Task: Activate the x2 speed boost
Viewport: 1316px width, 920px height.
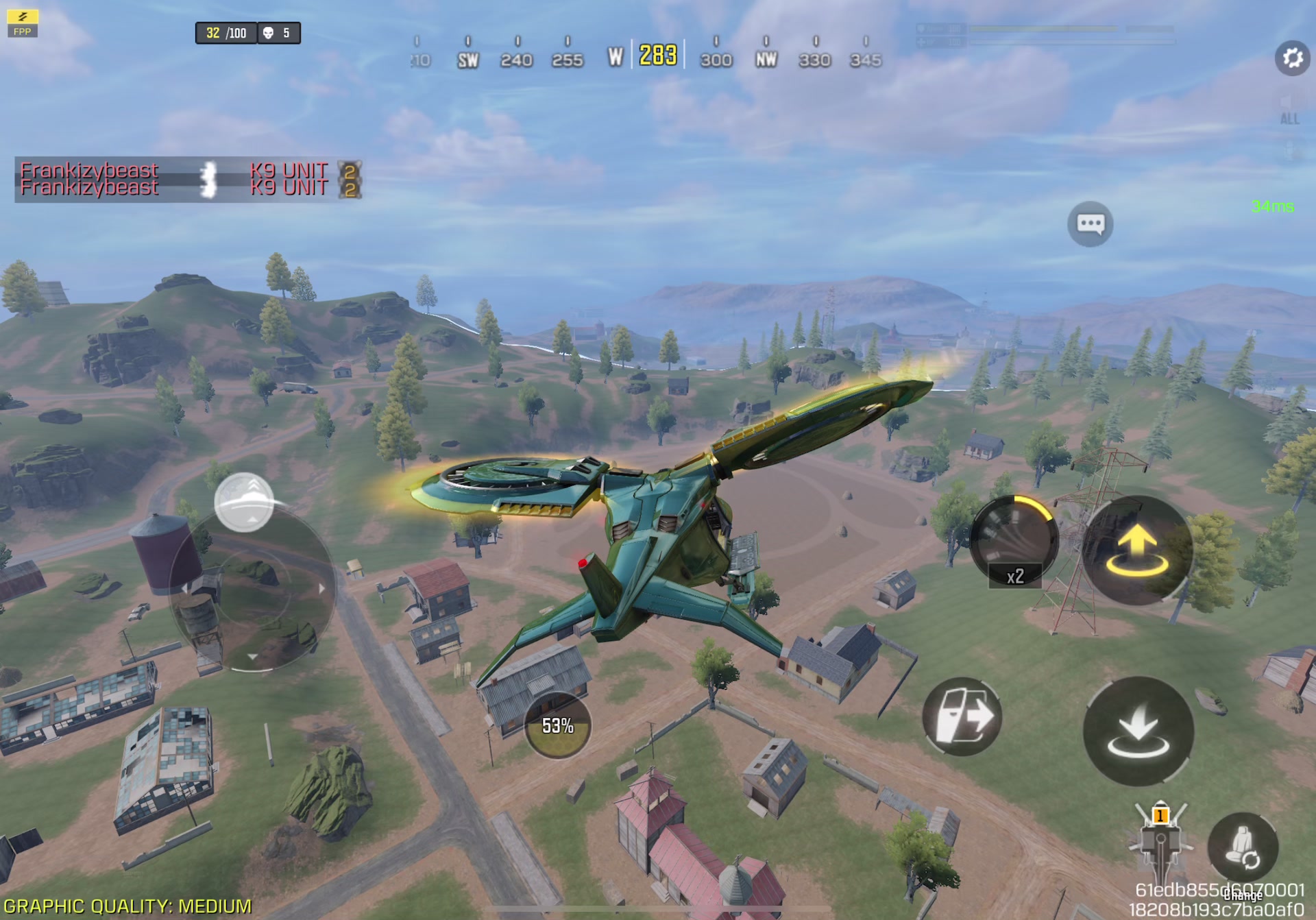Action: pos(1014,542)
